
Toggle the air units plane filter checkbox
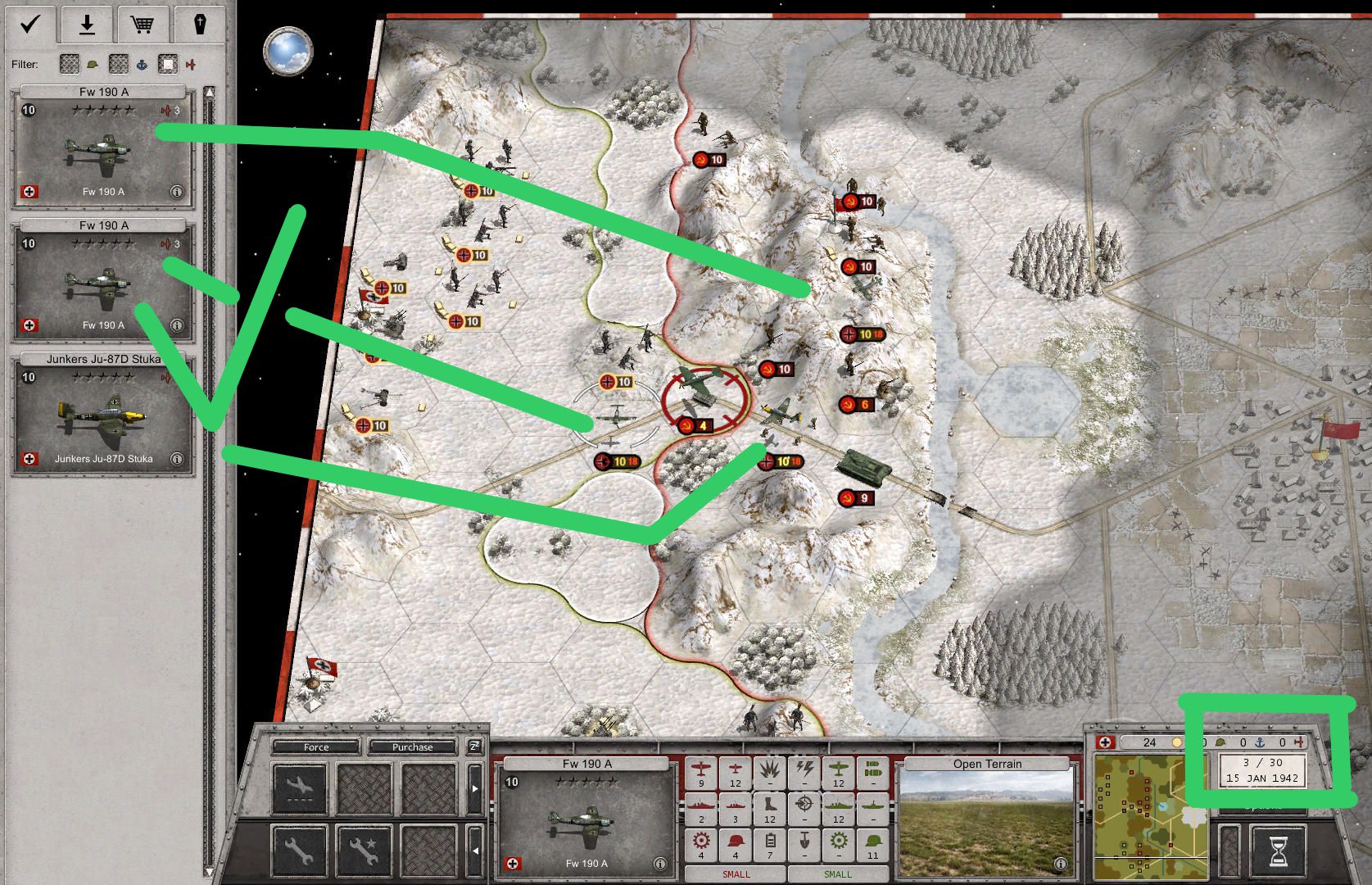coord(168,64)
